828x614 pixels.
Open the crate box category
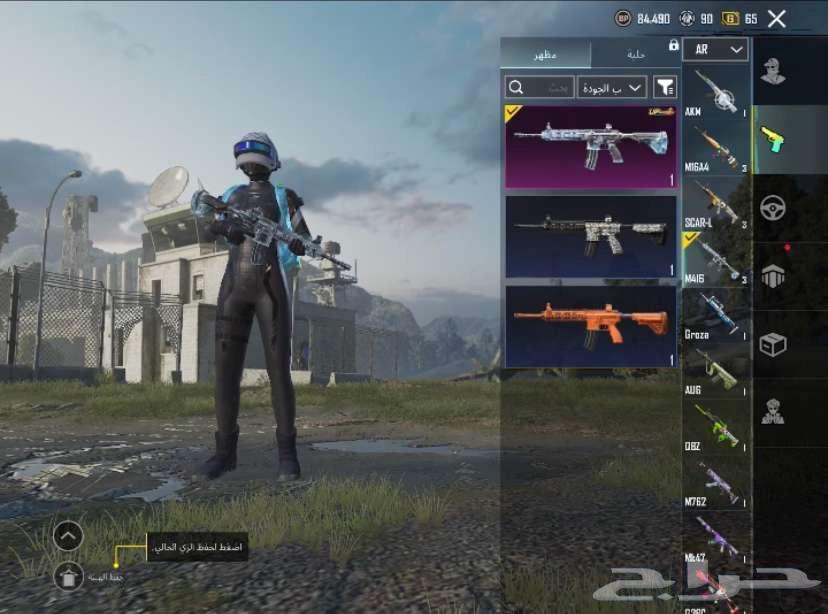click(x=772, y=345)
